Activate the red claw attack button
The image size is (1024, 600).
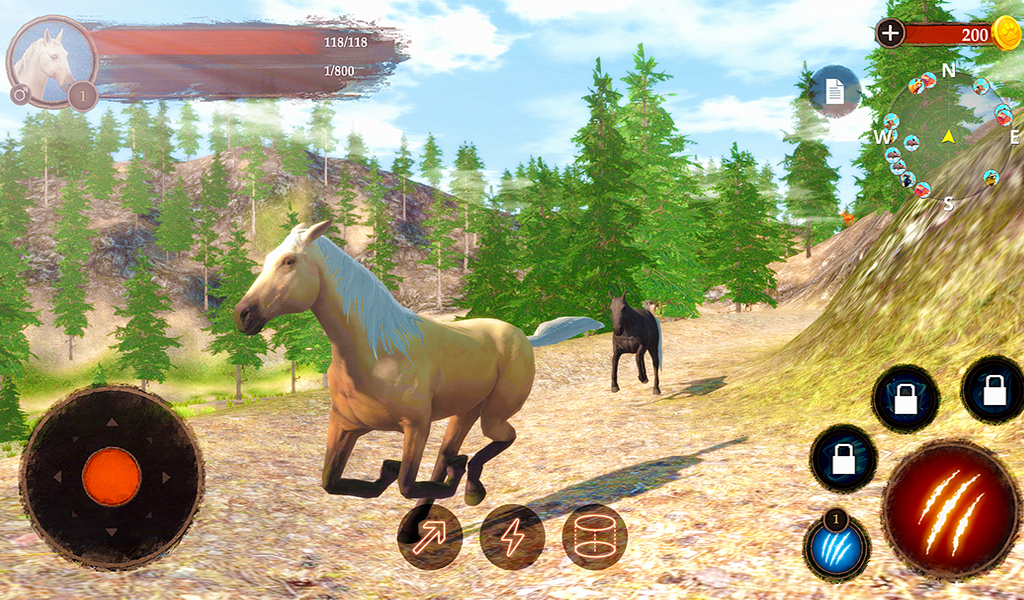949,509
